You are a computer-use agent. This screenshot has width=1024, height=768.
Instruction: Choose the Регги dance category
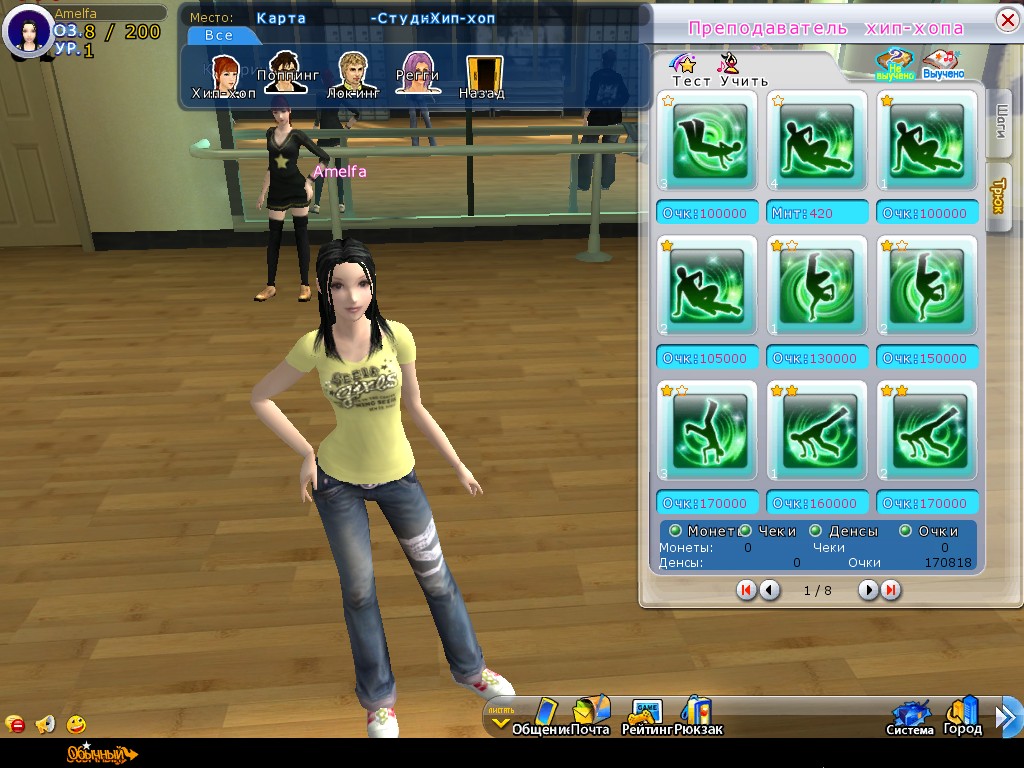click(x=417, y=72)
